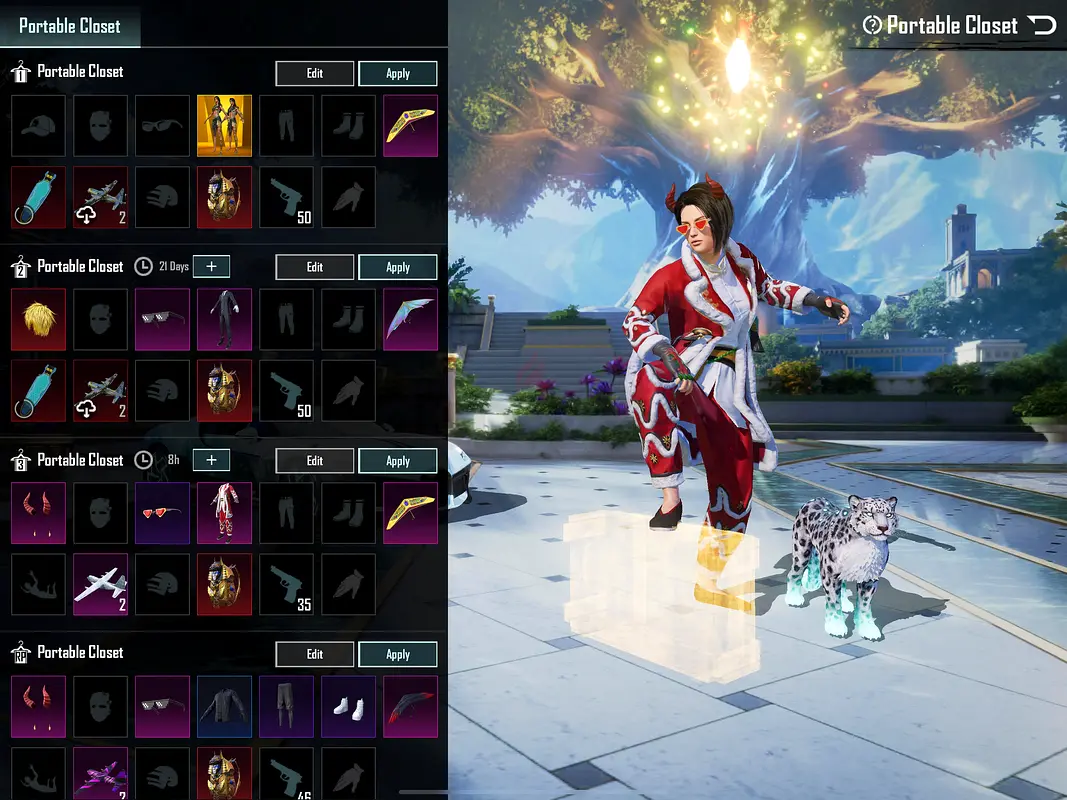Apply the second Portable Closet outfit
This screenshot has width=1067, height=800.
tap(397, 267)
